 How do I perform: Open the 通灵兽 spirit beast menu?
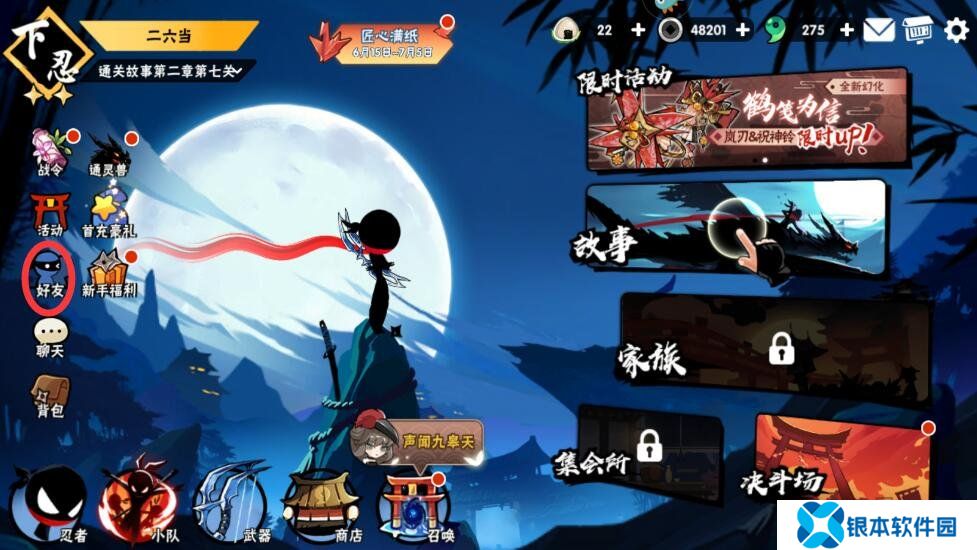[108, 153]
